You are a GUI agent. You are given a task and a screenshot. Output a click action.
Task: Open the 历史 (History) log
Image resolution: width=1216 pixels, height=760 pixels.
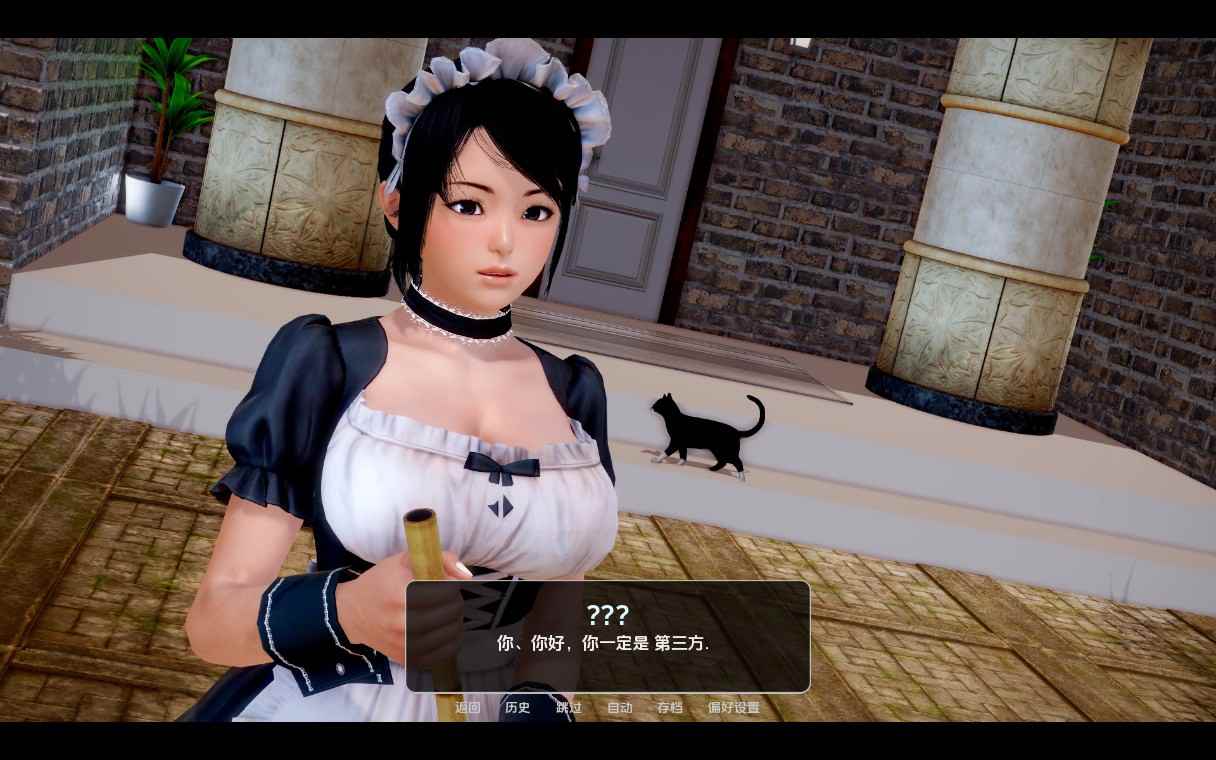tap(518, 708)
